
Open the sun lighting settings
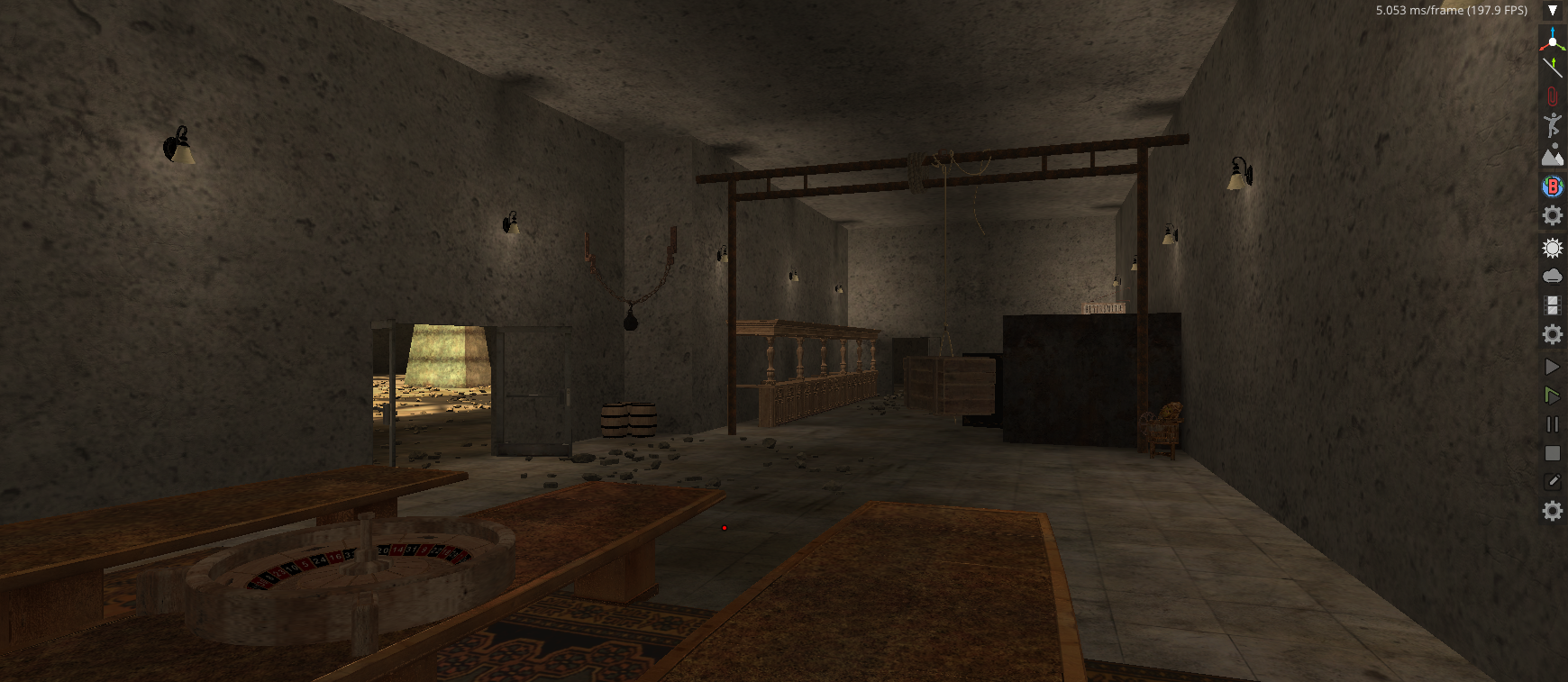(1552, 248)
